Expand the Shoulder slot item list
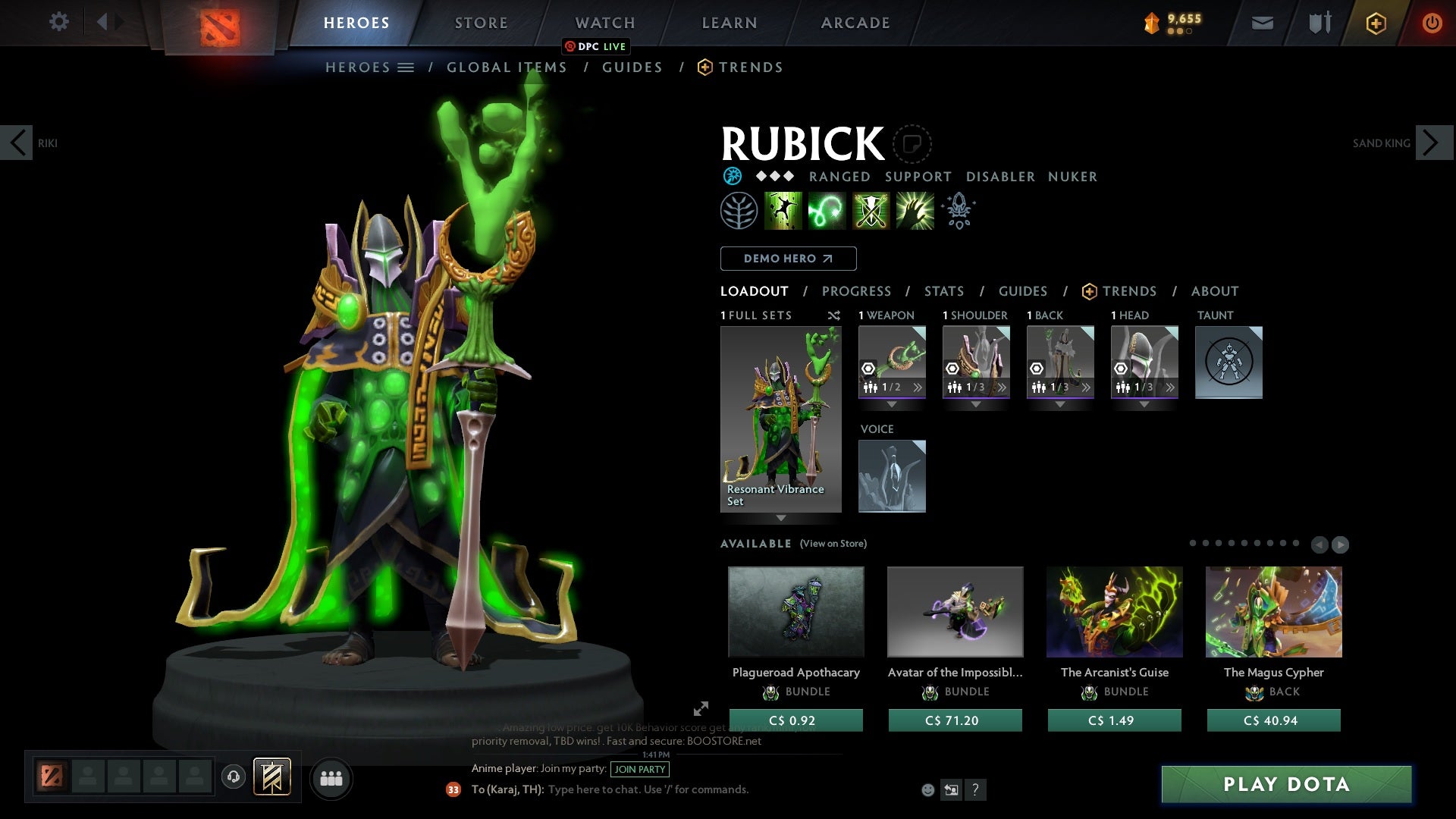This screenshot has height=819, width=1456. 1003,387
